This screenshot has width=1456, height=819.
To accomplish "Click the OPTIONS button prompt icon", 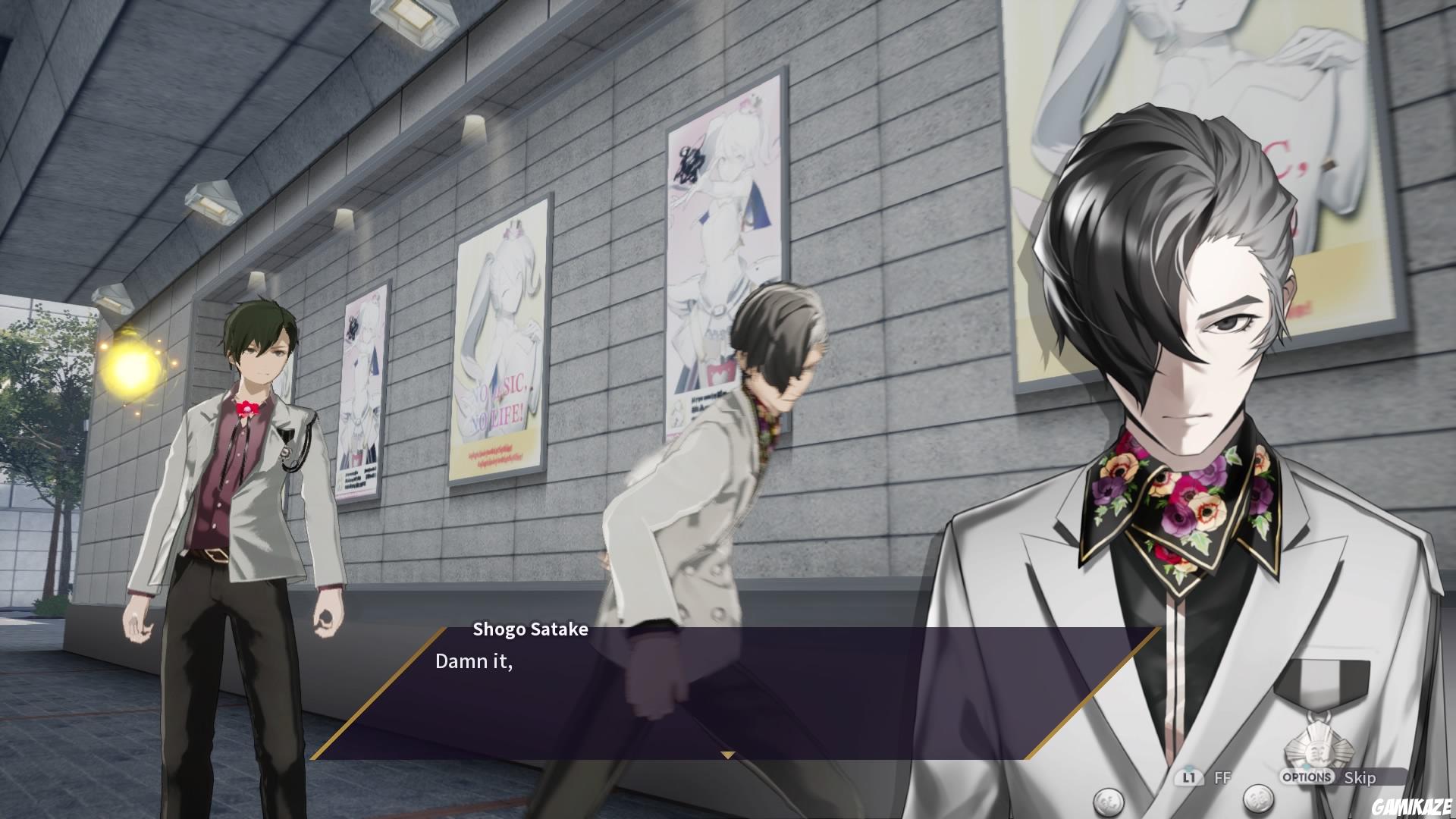I will 1308,776.
